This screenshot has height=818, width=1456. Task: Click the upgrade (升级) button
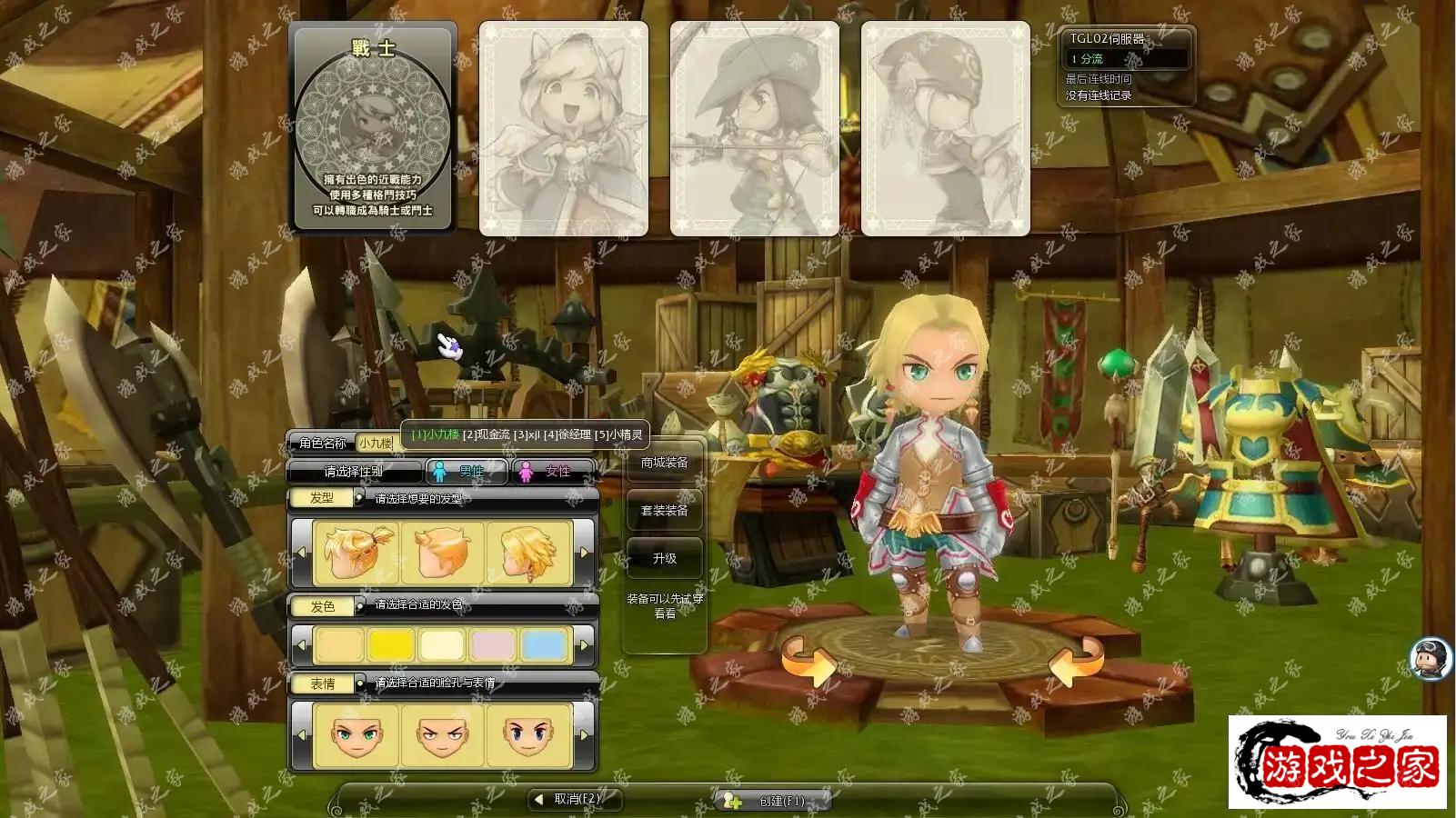click(x=664, y=558)
